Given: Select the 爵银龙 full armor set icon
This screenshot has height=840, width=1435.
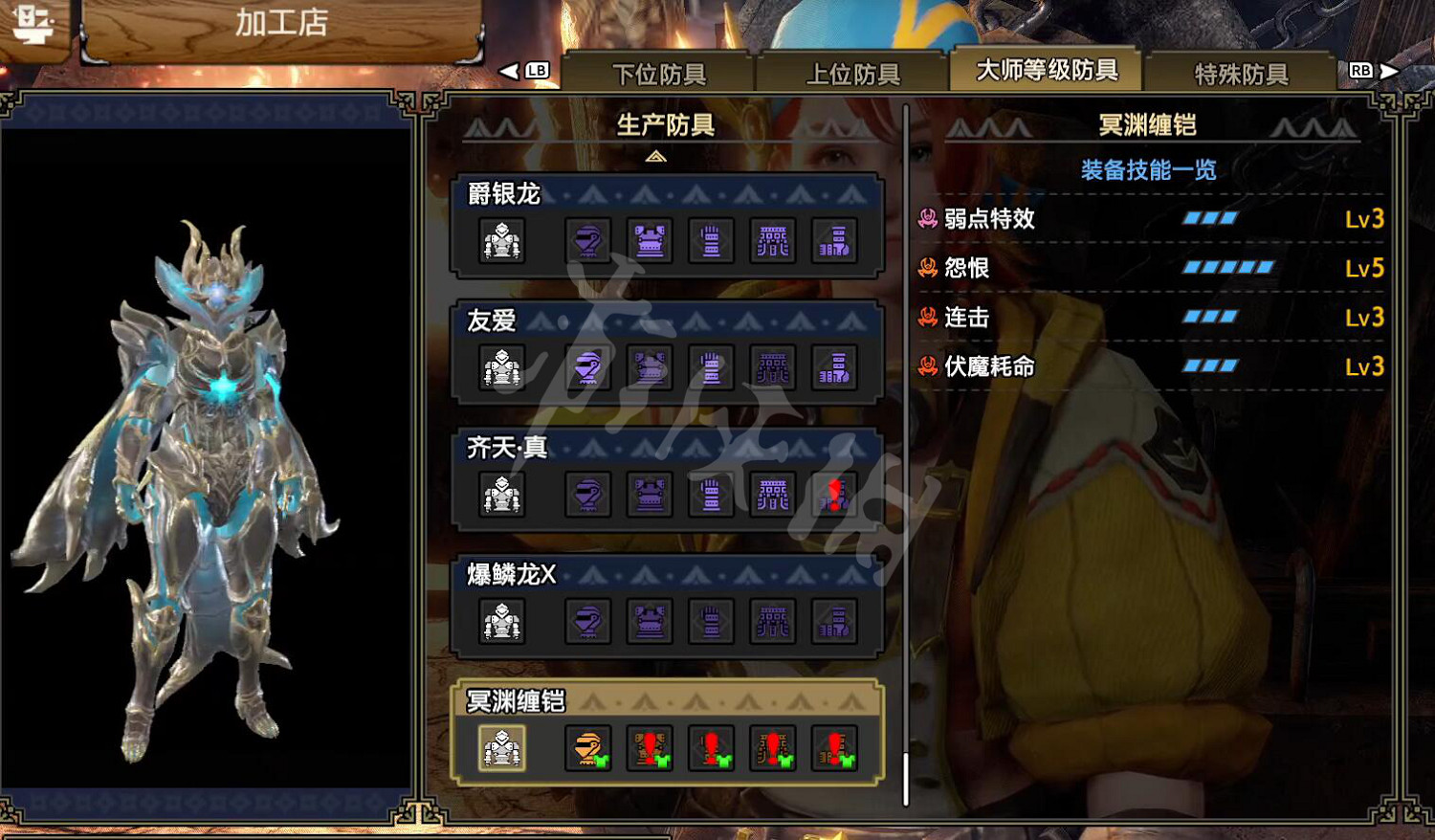Looking at the screenshot, I should (x=502, y=242).
